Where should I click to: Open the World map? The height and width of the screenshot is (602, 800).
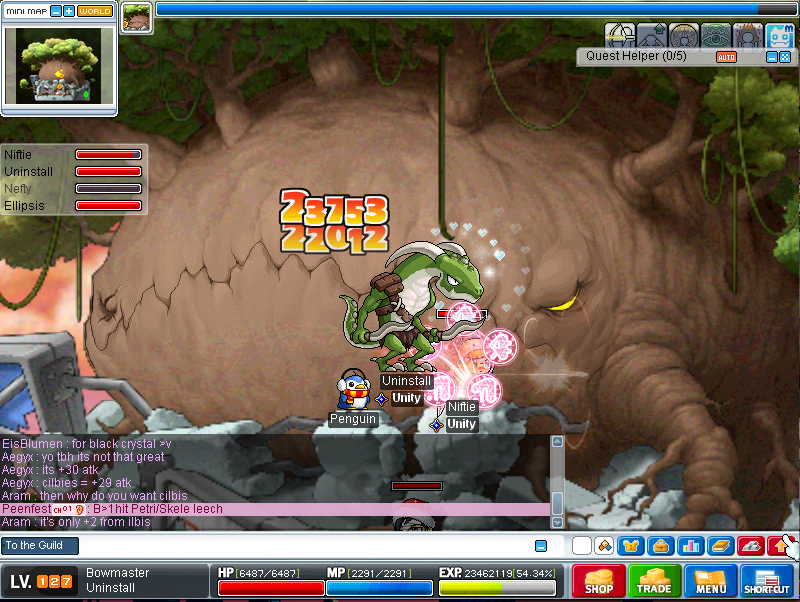coord(95,10)
